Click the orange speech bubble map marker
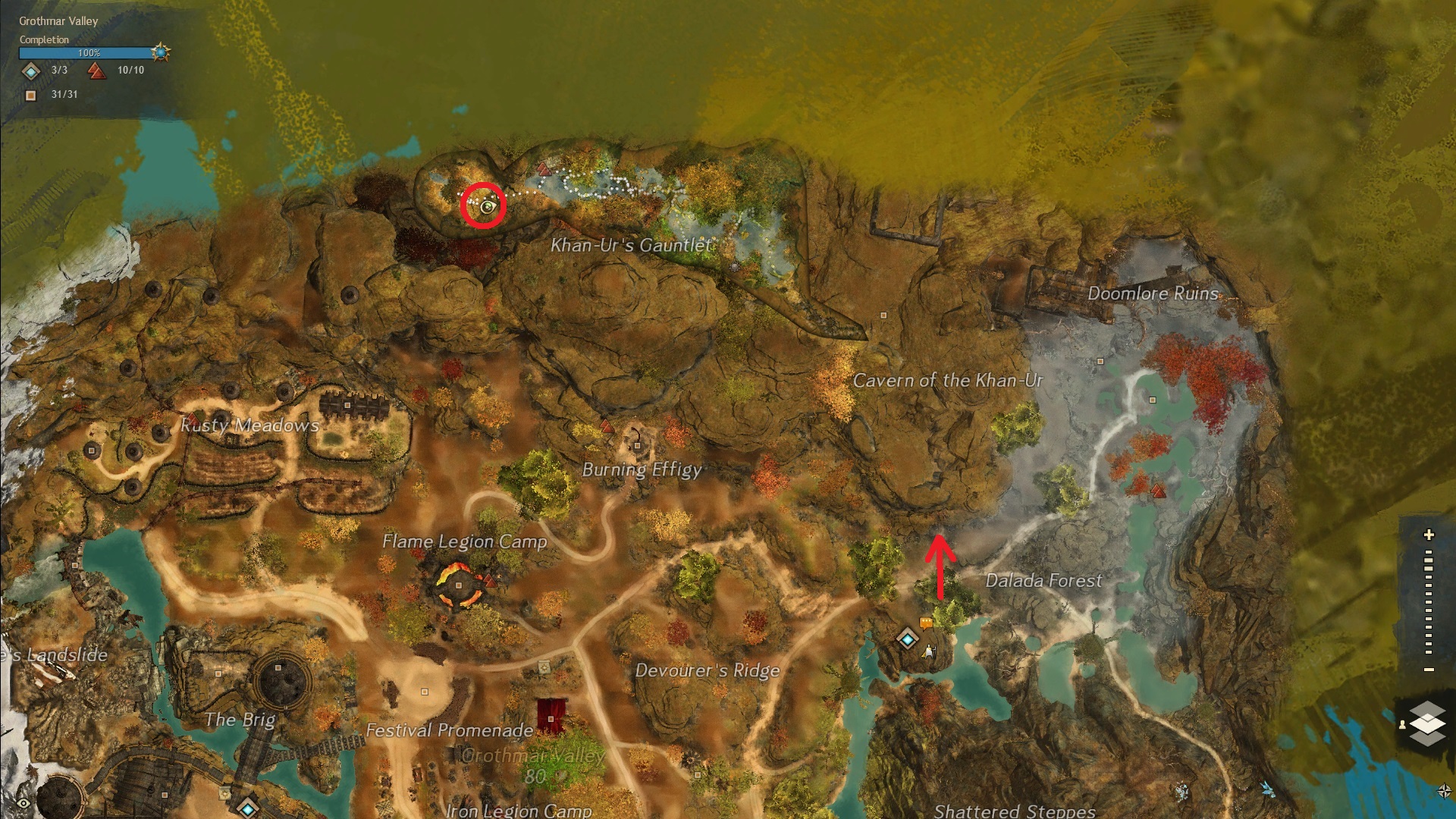This screenshot has height=819, width=1456. (925, 623)
